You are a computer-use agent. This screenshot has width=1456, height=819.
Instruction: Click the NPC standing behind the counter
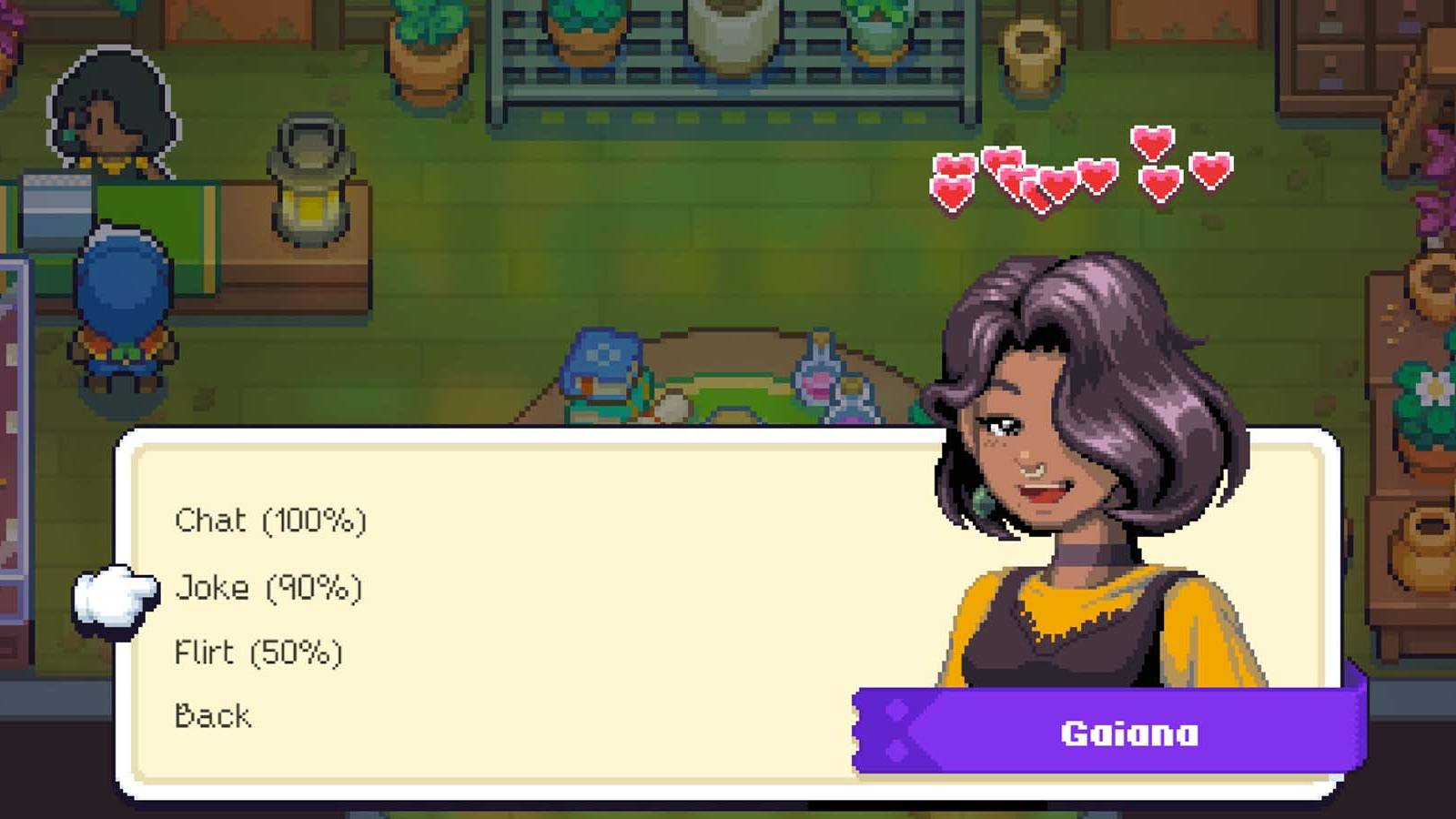click(109, 105)
